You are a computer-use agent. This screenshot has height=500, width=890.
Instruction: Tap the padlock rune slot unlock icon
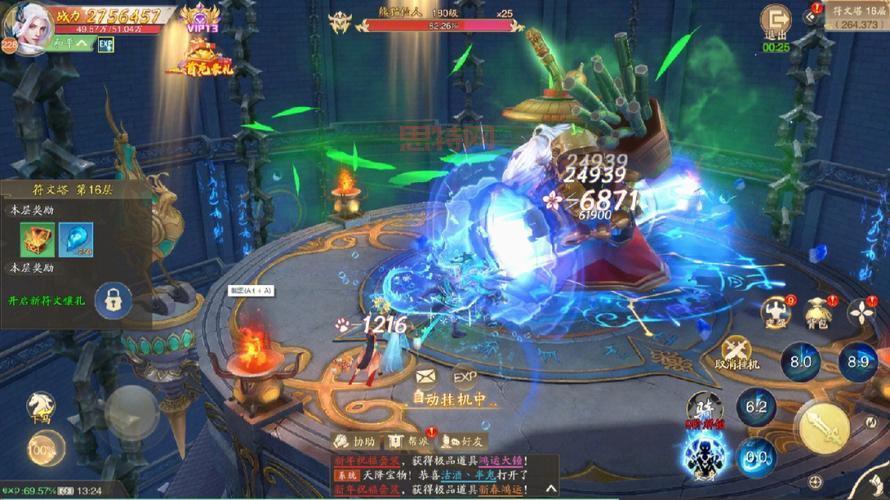click(x=116, y=298)
